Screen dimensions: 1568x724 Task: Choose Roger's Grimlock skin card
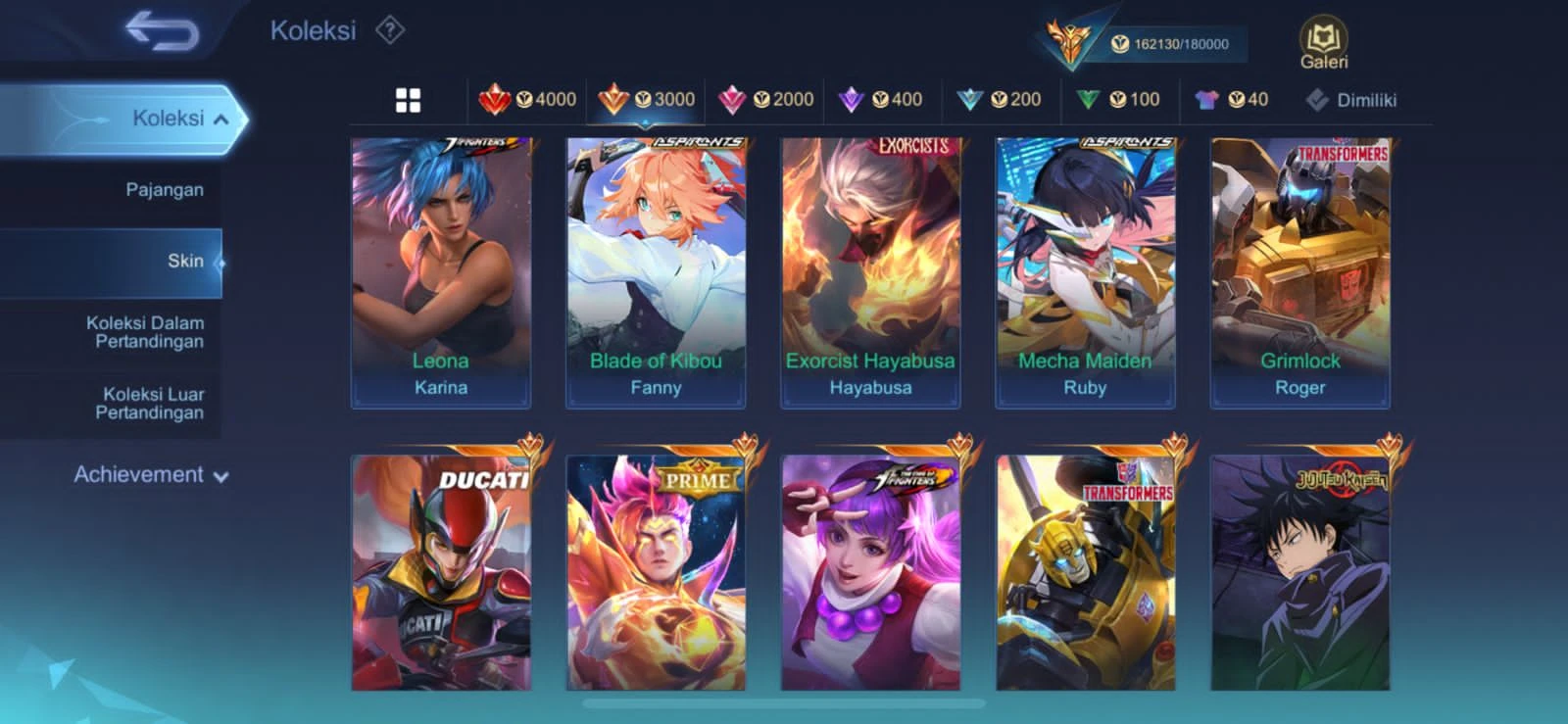point(1300,271)
